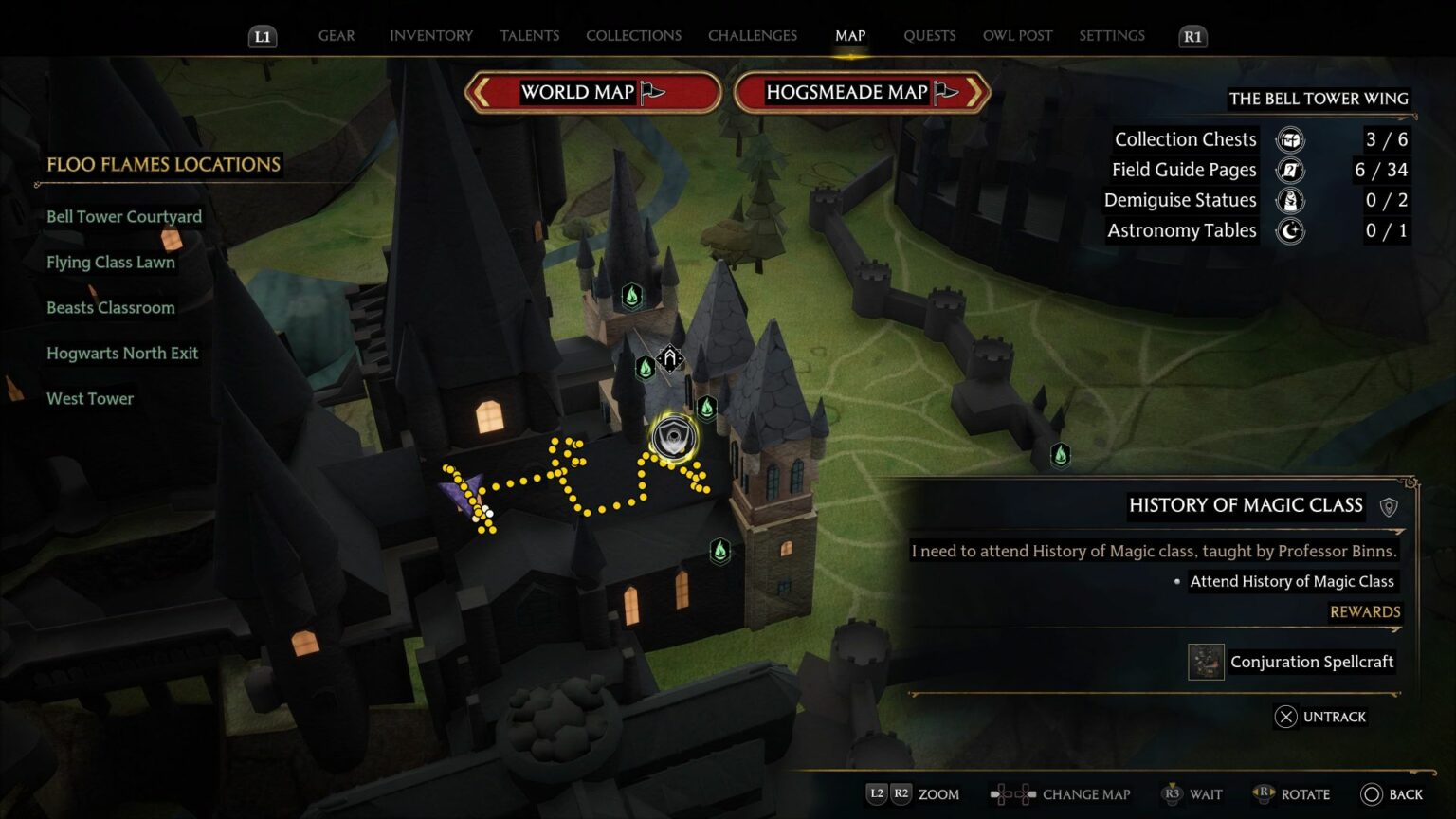Select the West Tower floo location

point(90,398)
